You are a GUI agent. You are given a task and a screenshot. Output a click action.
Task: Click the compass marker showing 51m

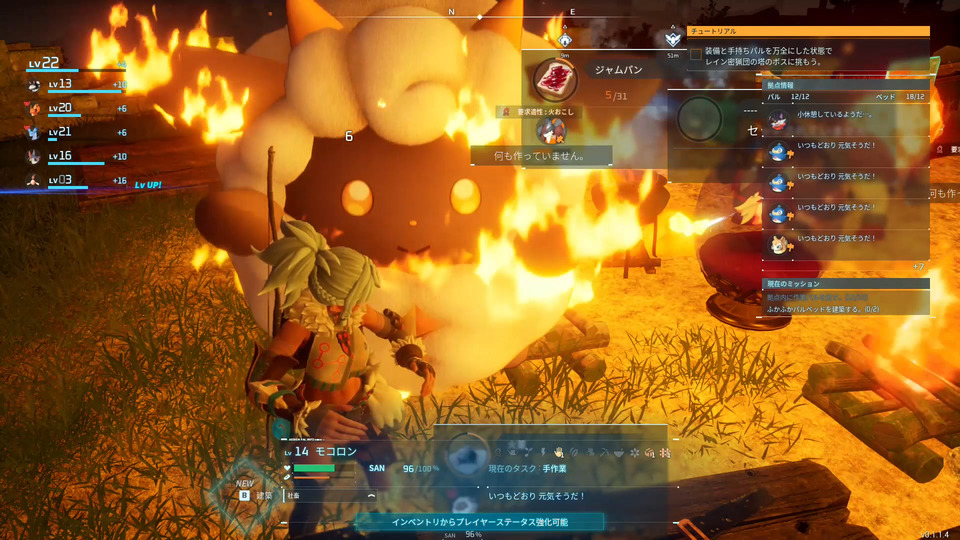(x=672, y=40)
